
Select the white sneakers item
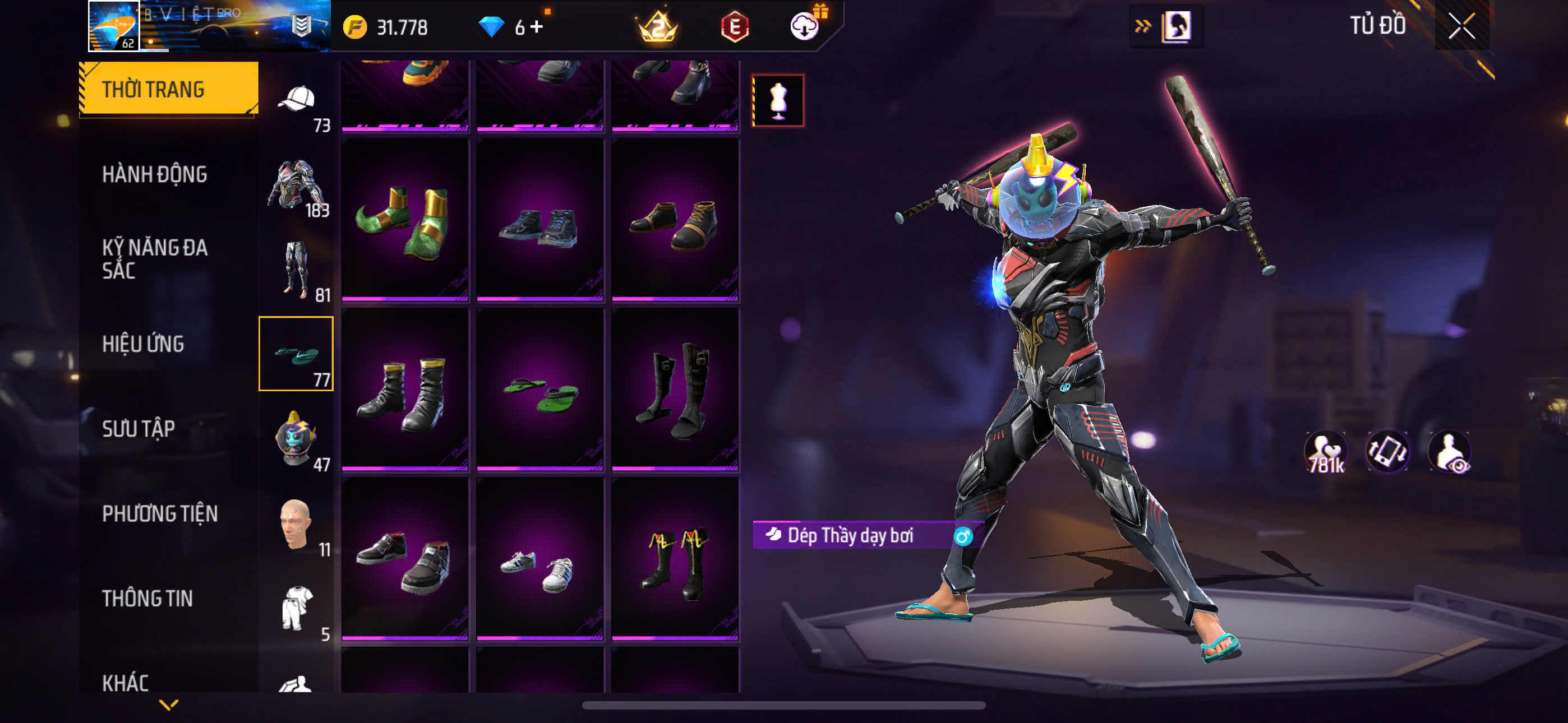[x=540, y=559]
